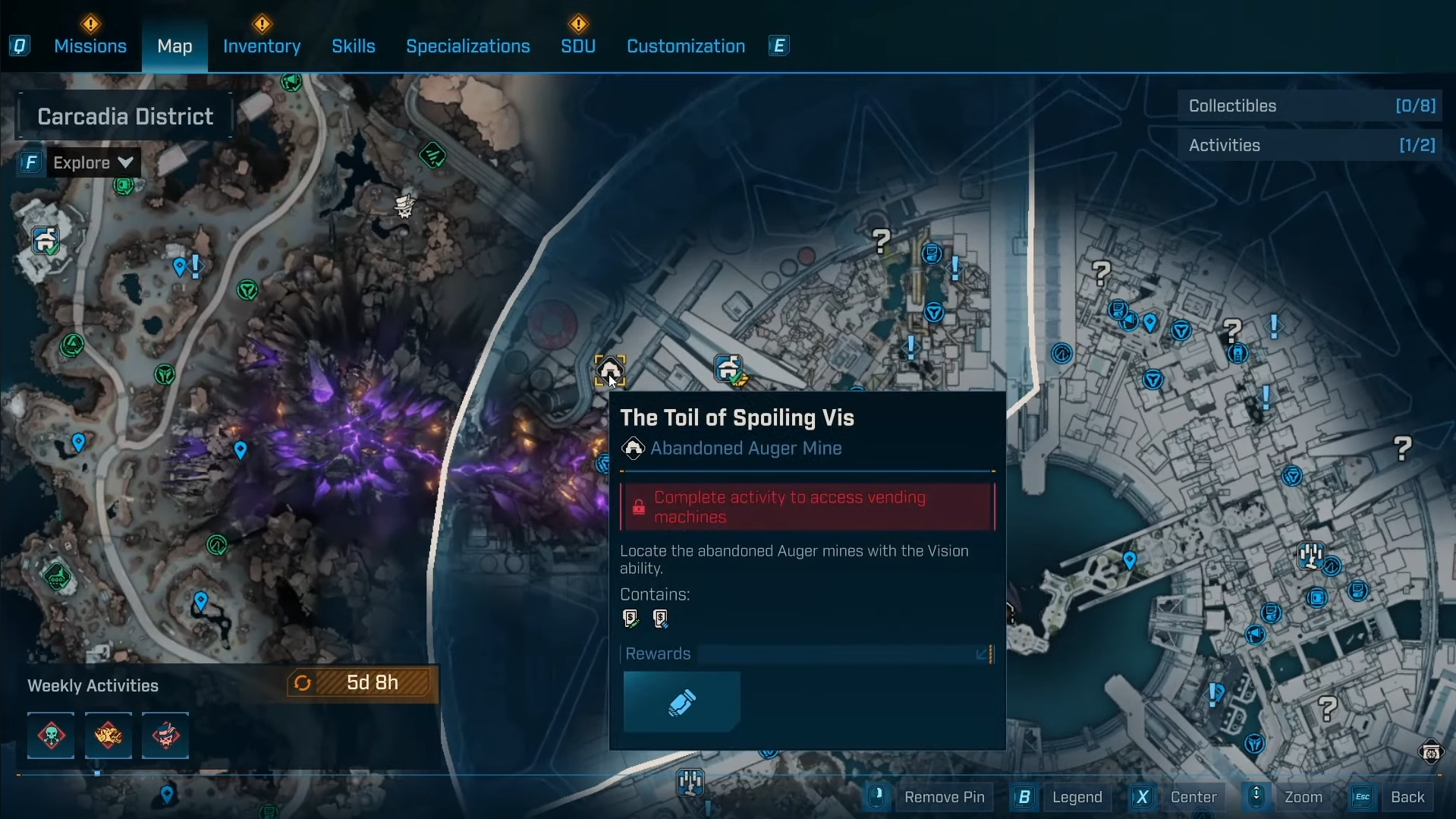Go to the Skills tab
The width and height of the screenshot is (1456, 819).
(354, 46)
